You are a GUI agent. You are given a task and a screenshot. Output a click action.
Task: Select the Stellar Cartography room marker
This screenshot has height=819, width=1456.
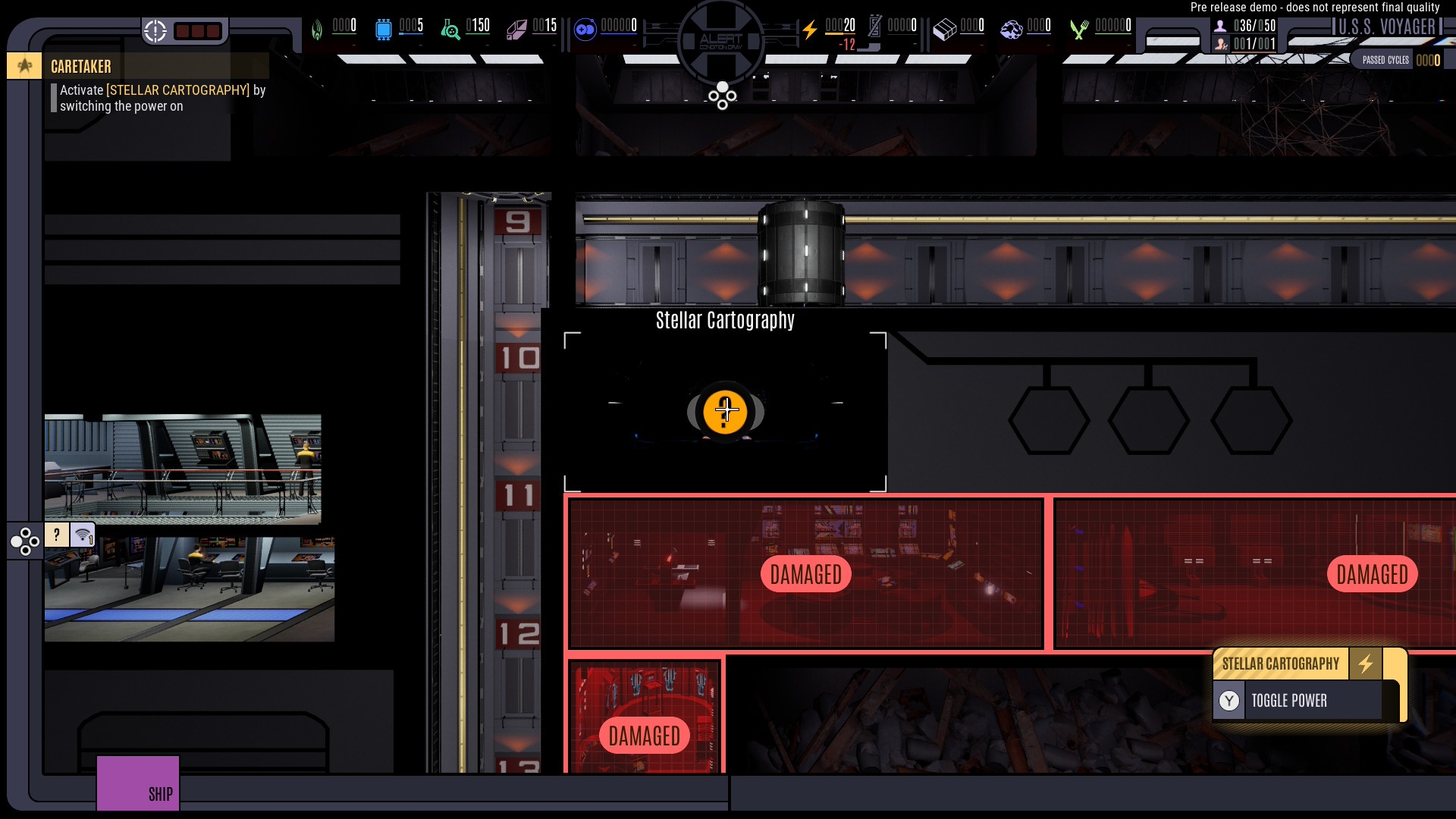(725, 412)
